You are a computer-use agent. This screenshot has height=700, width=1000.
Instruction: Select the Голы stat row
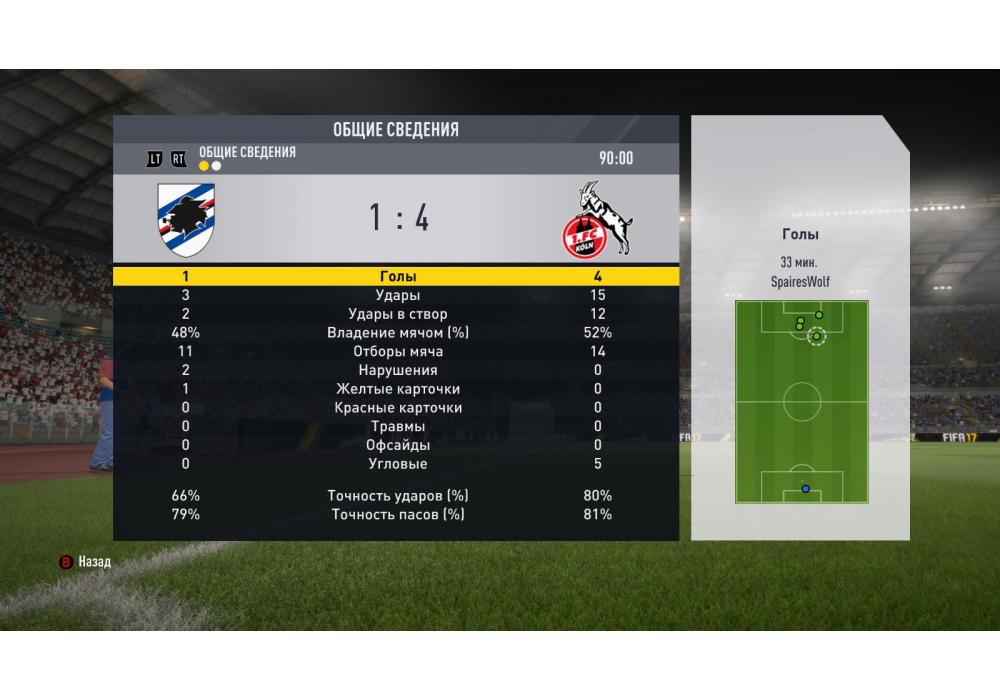click(x=398, y=277)
